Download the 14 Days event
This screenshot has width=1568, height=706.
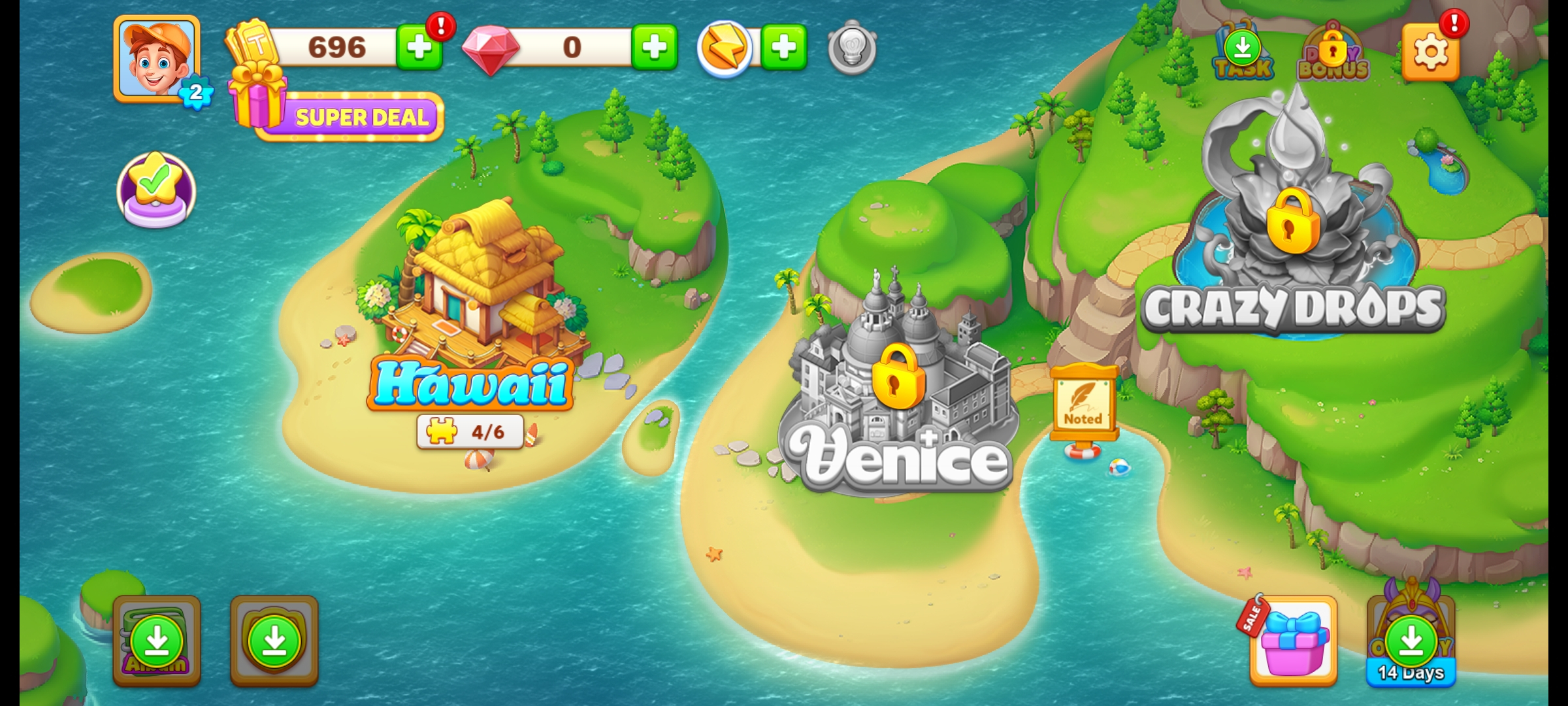tap(1411, 641)
